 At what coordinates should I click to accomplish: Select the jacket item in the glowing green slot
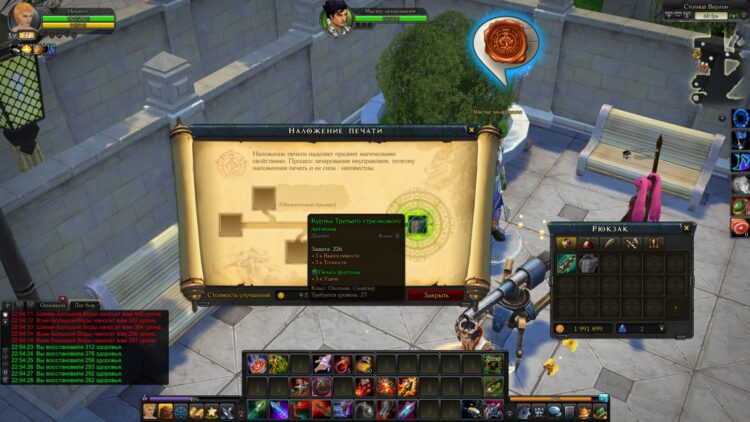coord(418,224)
